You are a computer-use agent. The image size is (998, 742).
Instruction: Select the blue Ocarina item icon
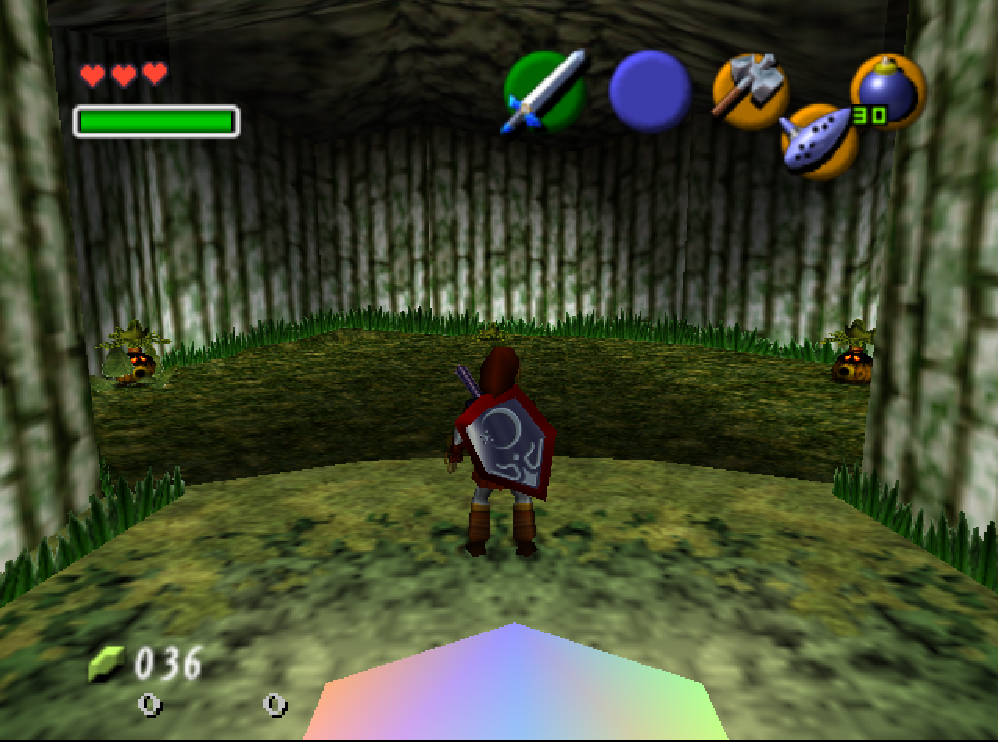(x=819, y=141)
